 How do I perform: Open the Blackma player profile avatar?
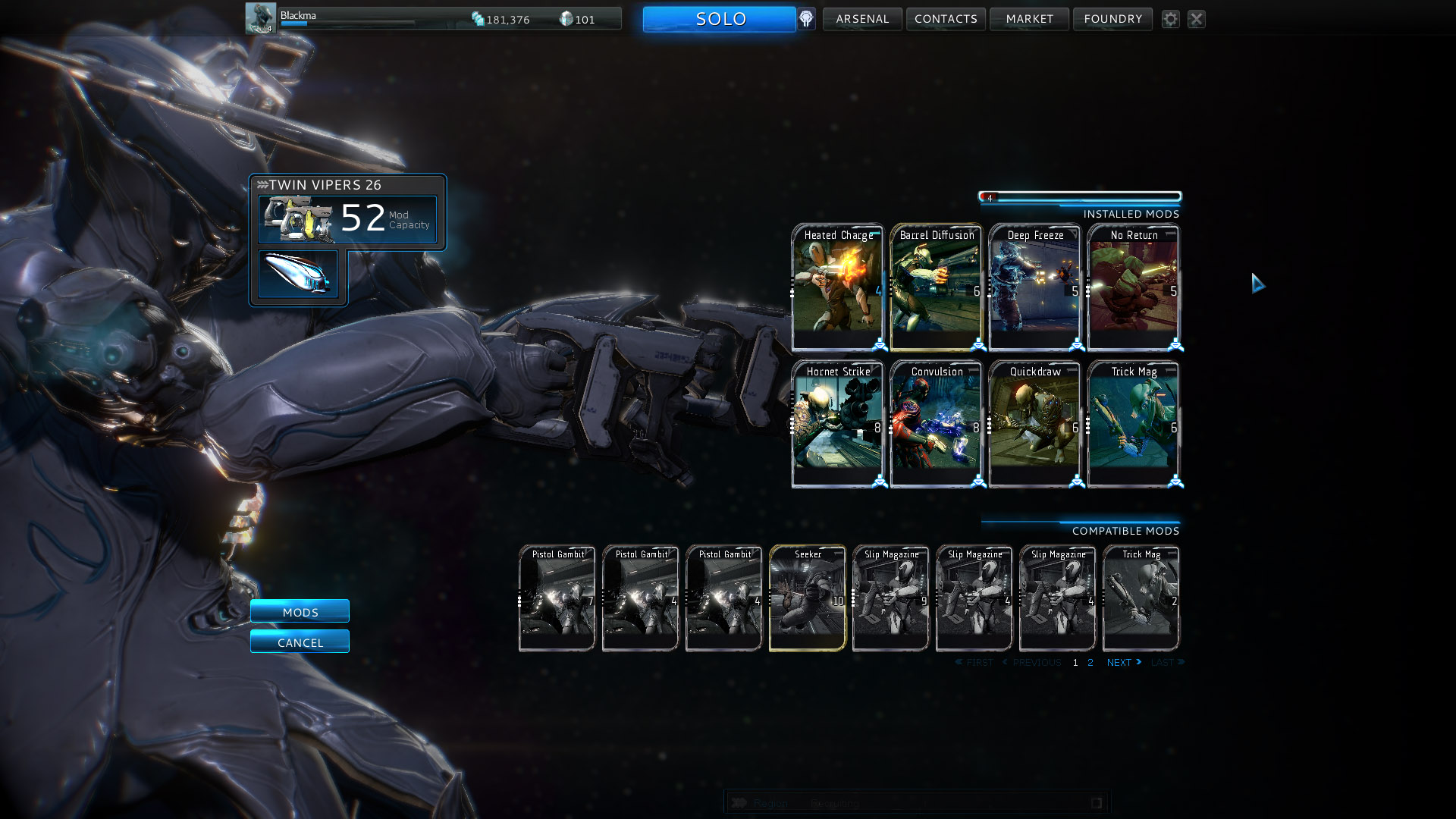[260, 18]
